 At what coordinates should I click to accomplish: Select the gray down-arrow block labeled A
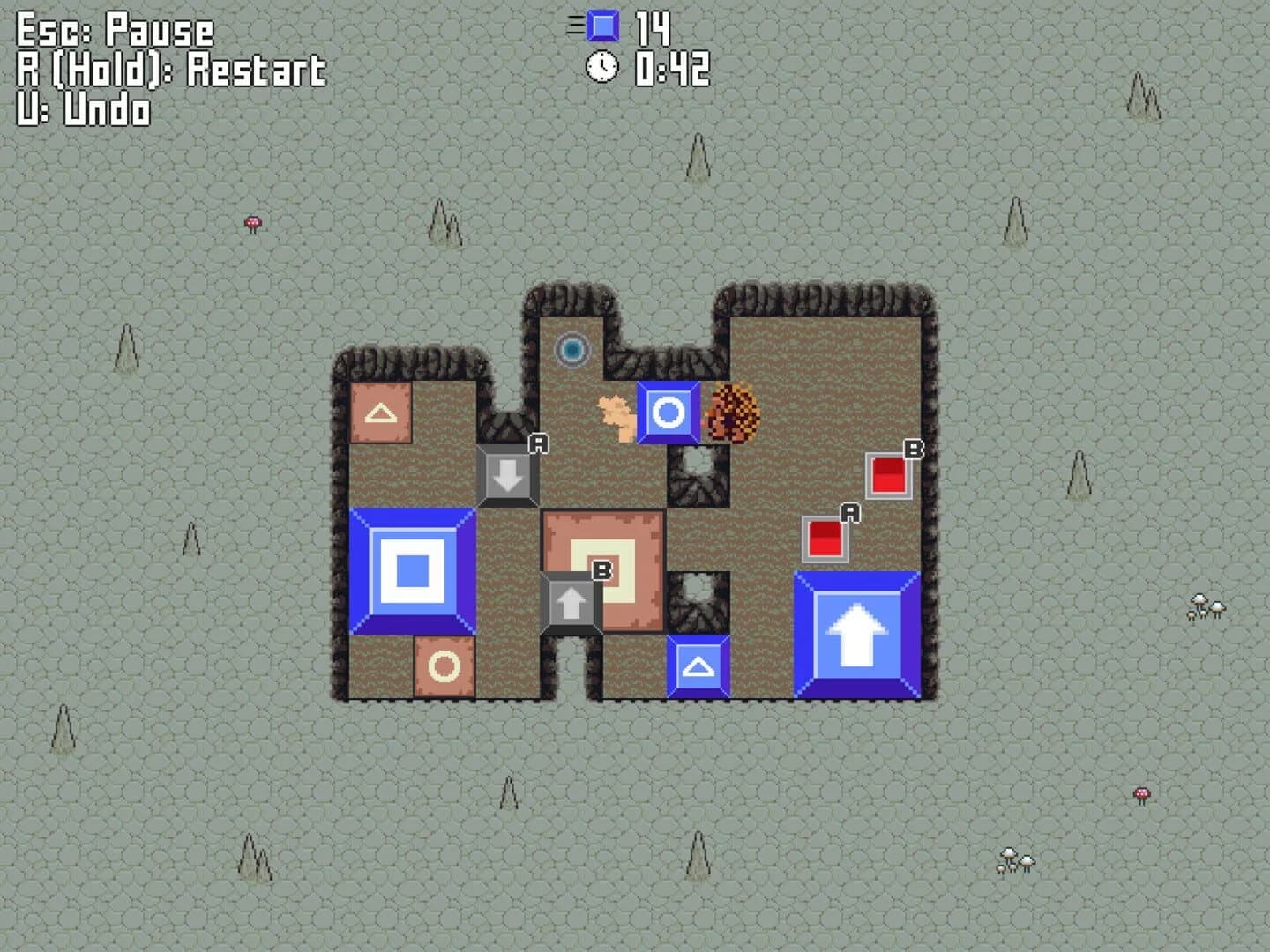pyautogui.click(x=507, y=477)
